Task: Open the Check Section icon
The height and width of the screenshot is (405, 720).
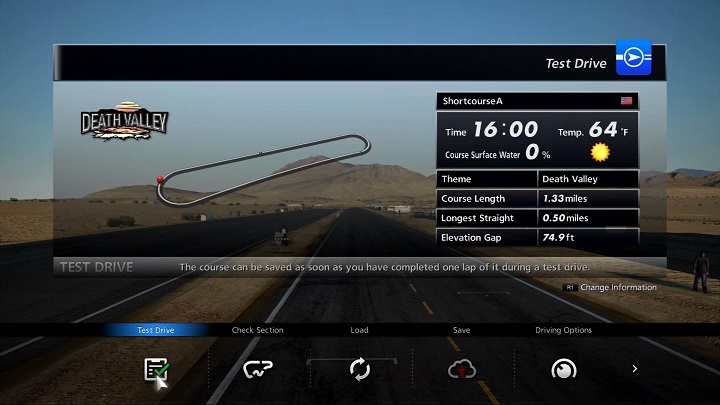Action: pos(258,369)
